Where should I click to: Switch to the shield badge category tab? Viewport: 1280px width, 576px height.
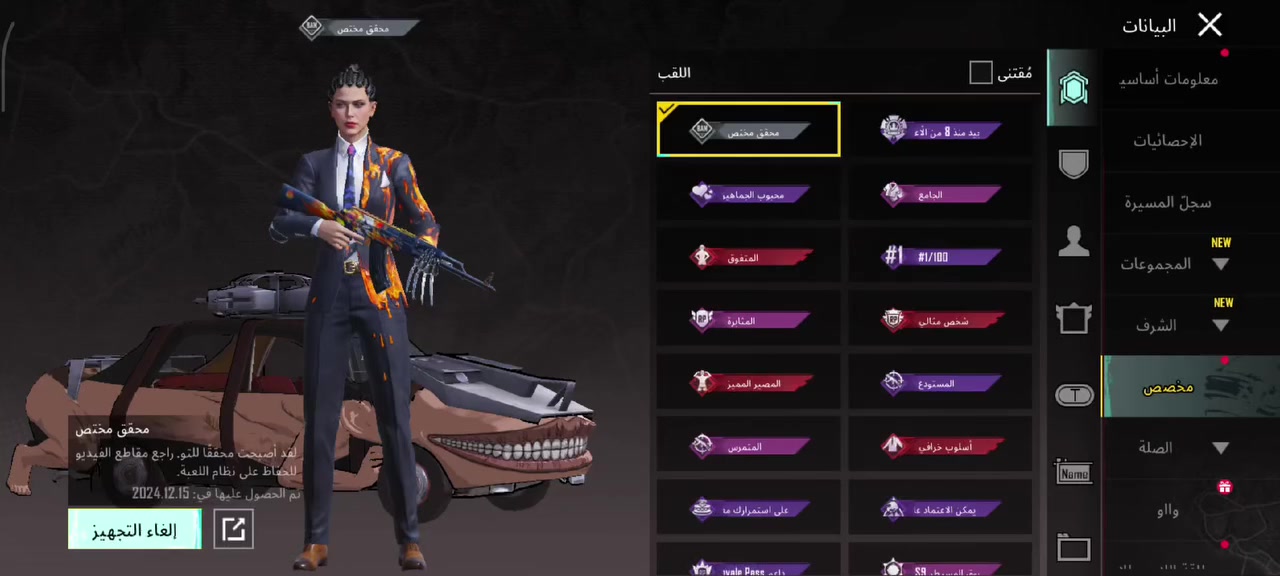click(x=1074, y=165)
